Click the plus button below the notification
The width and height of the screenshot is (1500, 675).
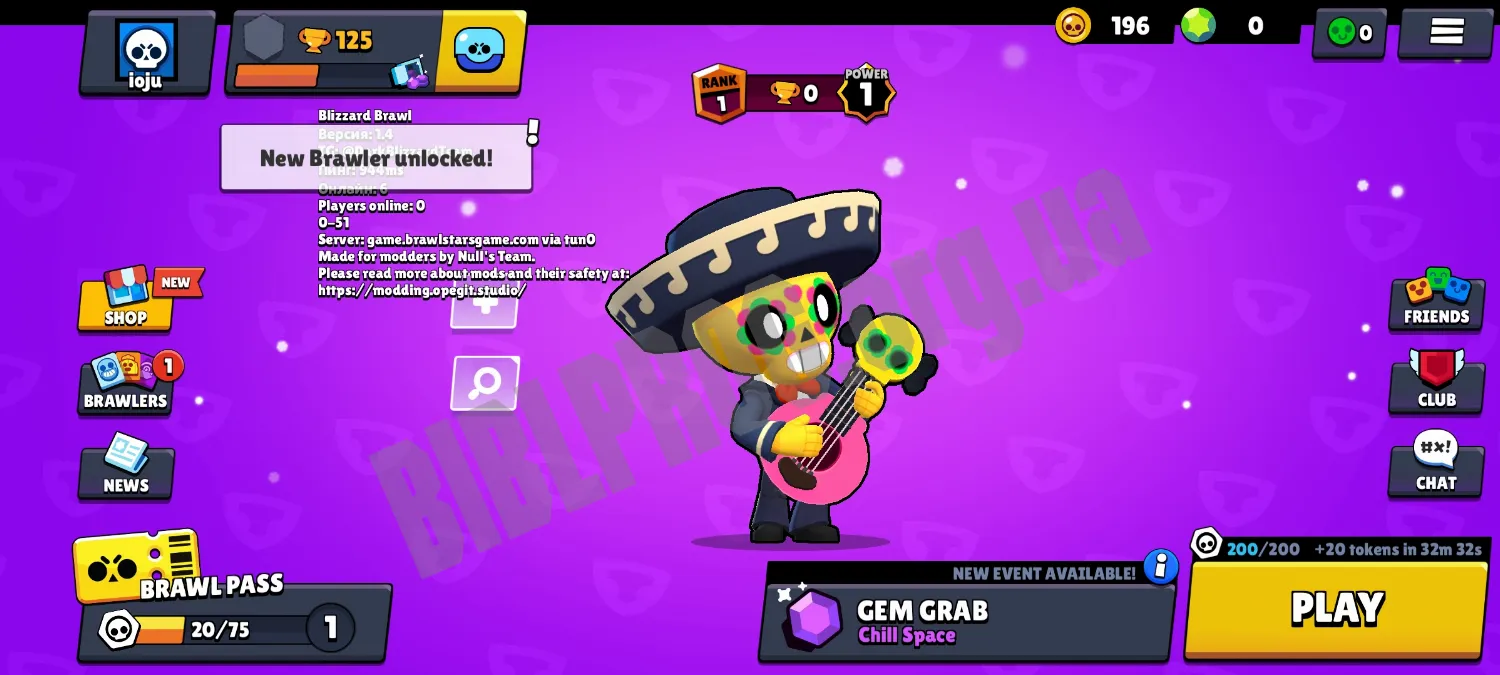tap(484, 309)
